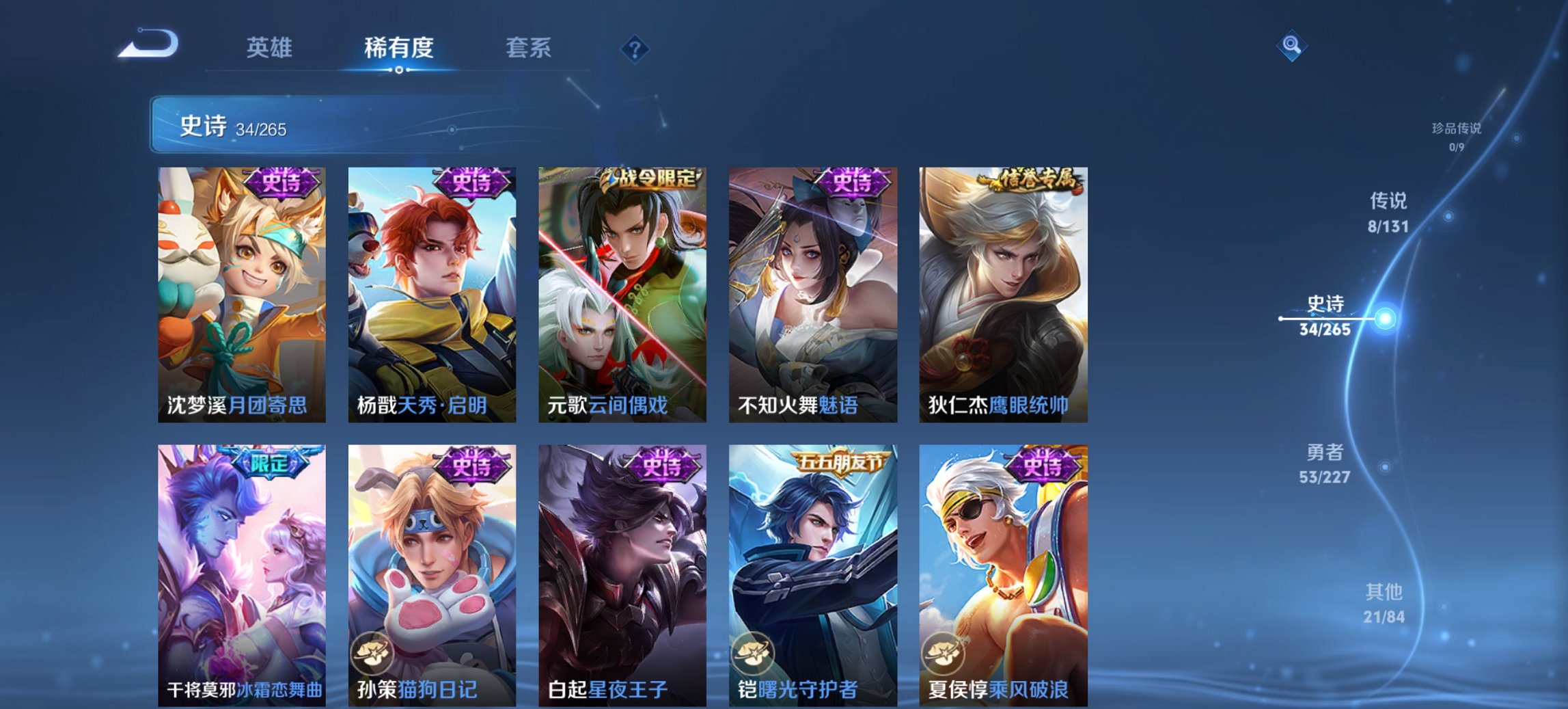Open the help question mark icon
Viewport: 1568px width, 709px height.
pos(635,48)
